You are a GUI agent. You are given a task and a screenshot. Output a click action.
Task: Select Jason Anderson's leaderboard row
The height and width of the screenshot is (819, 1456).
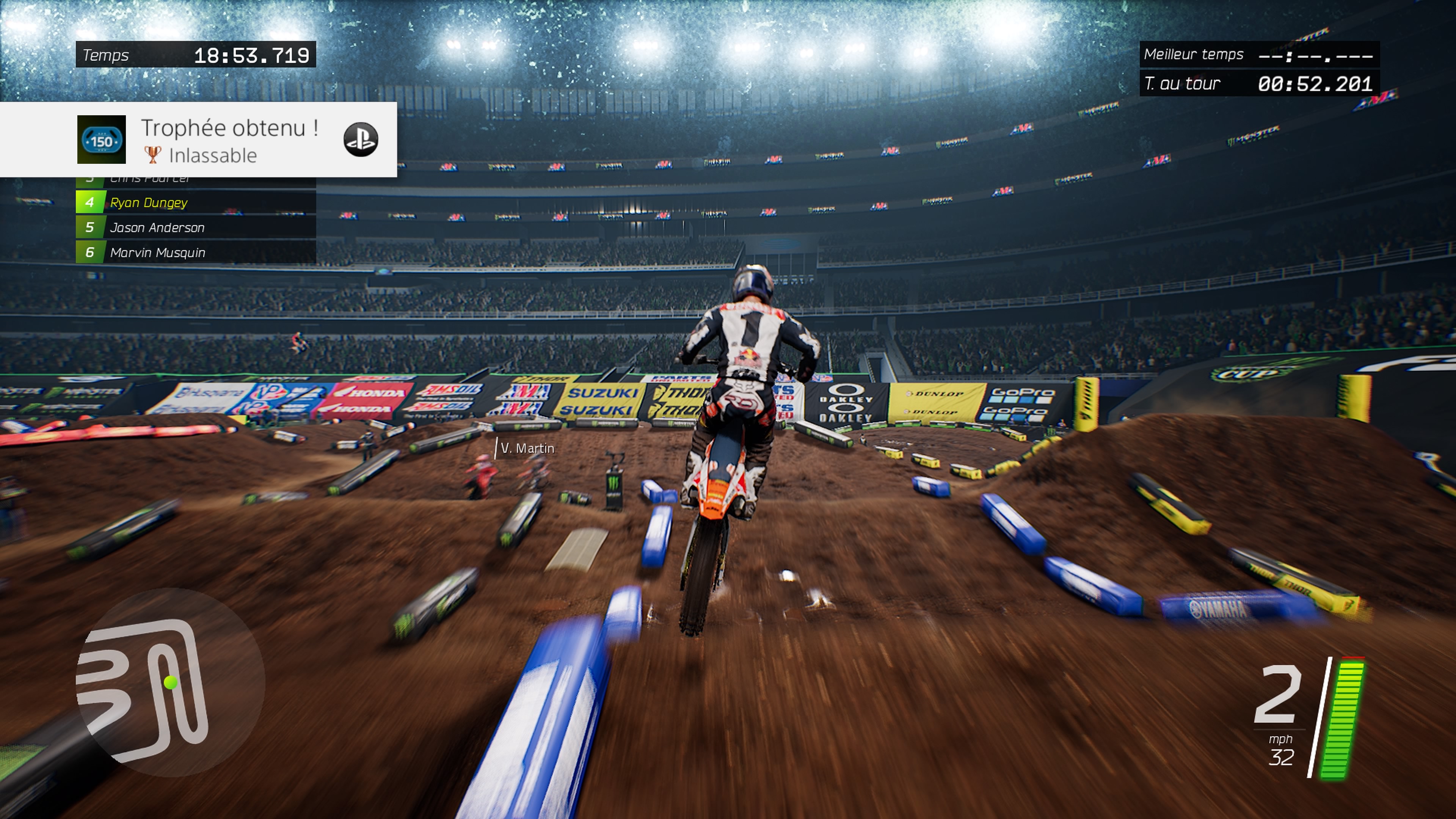196,227
